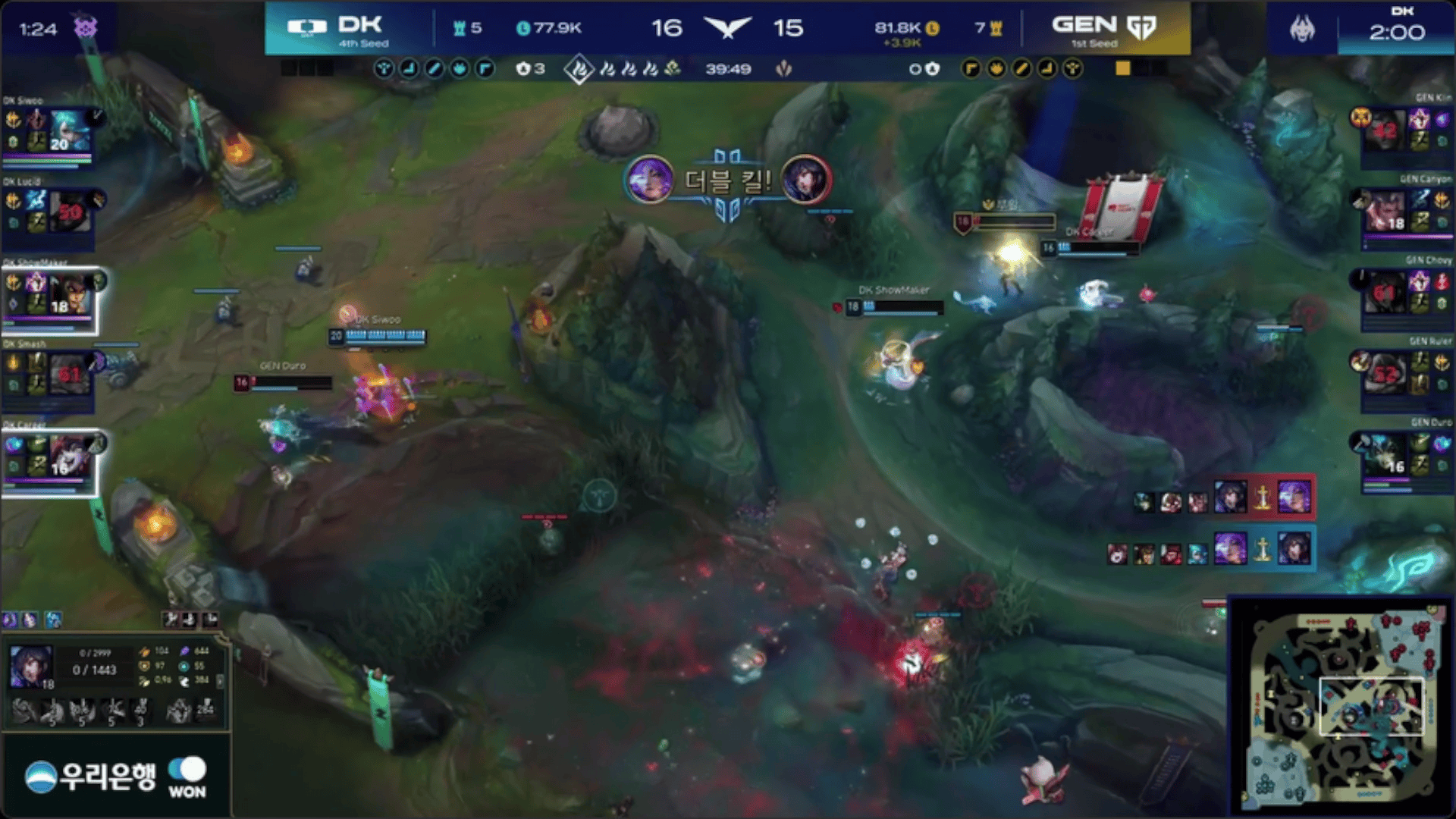Select DK ShowMaker's player portrait
Viewport: 1456px width, 819px height.
click(70, 294)
